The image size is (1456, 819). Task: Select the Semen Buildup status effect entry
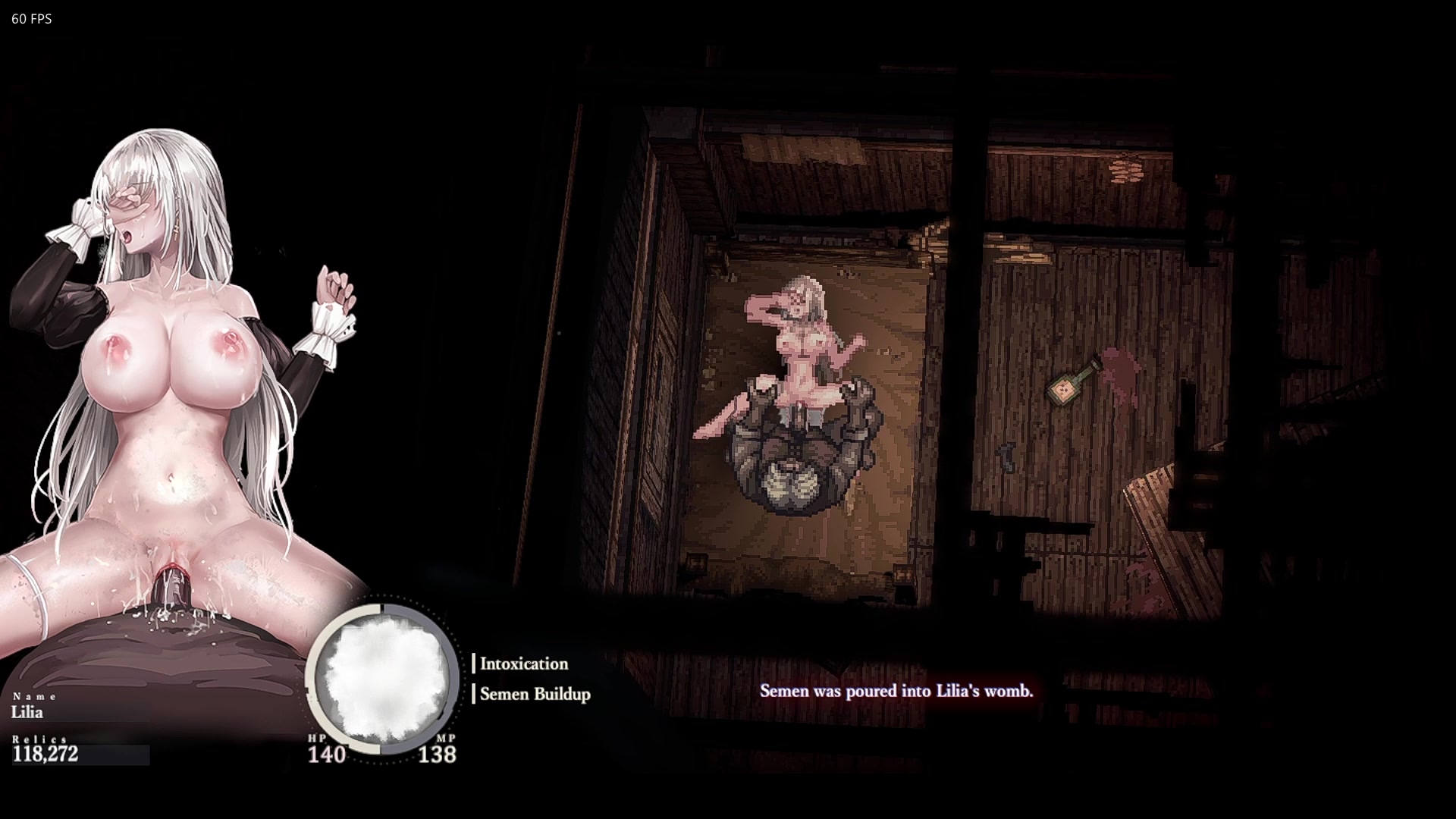(x=535, y=694)
